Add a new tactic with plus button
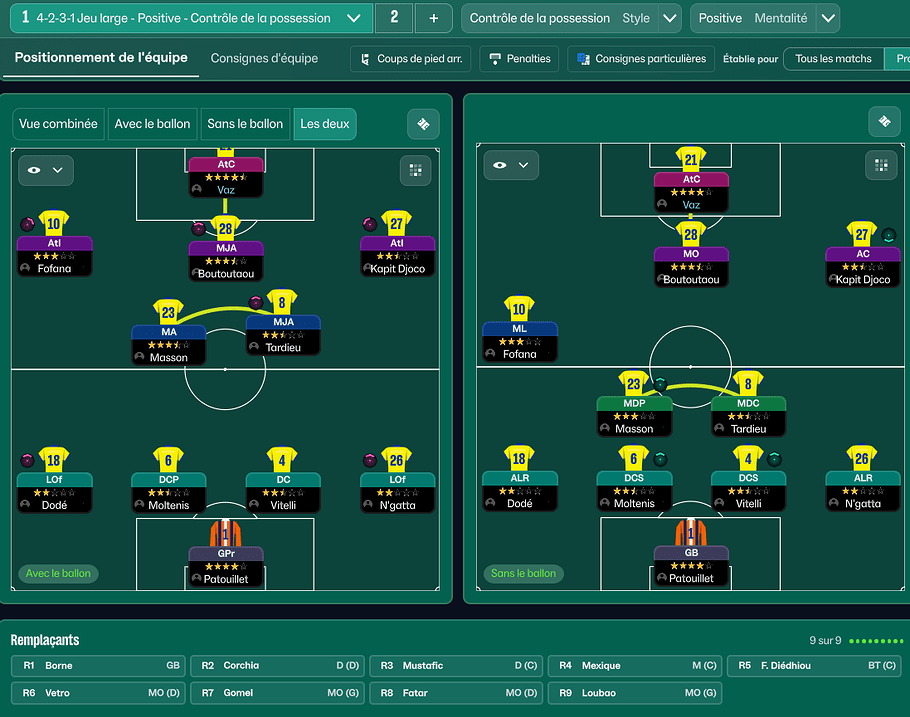Screen dimensions: 910x717 click(433, 18)
